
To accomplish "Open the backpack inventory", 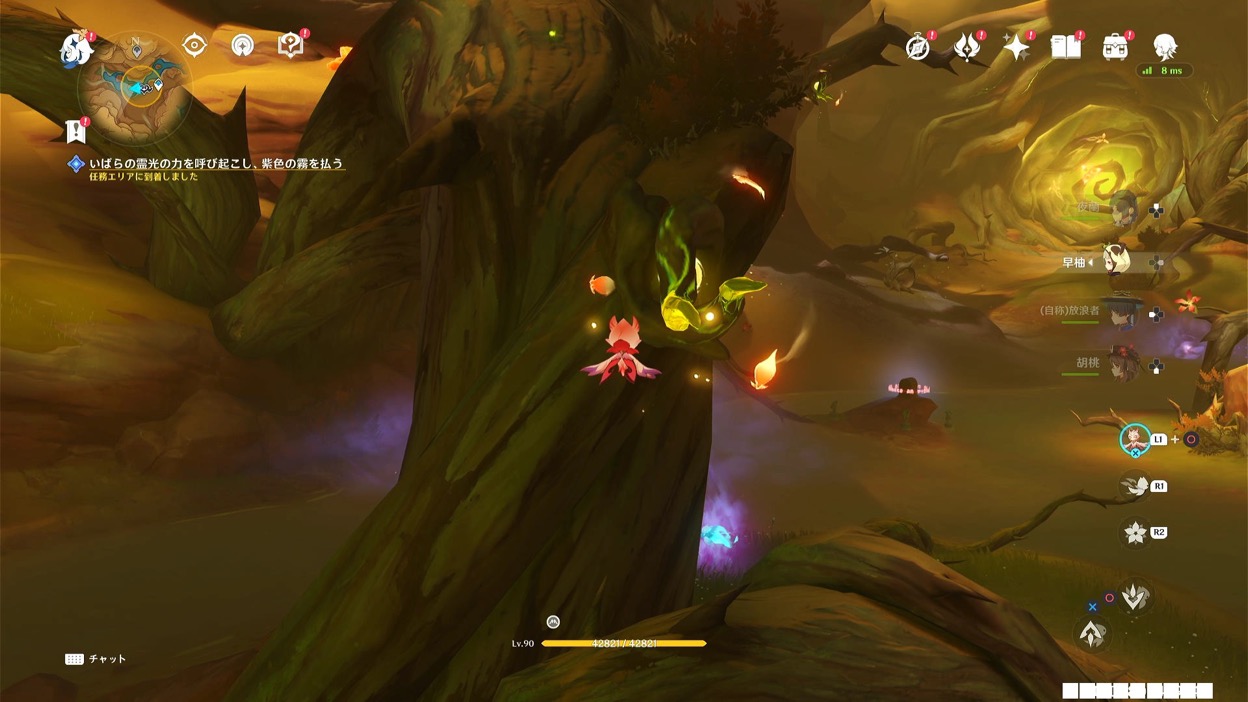I will click(x=1115, y=46).
